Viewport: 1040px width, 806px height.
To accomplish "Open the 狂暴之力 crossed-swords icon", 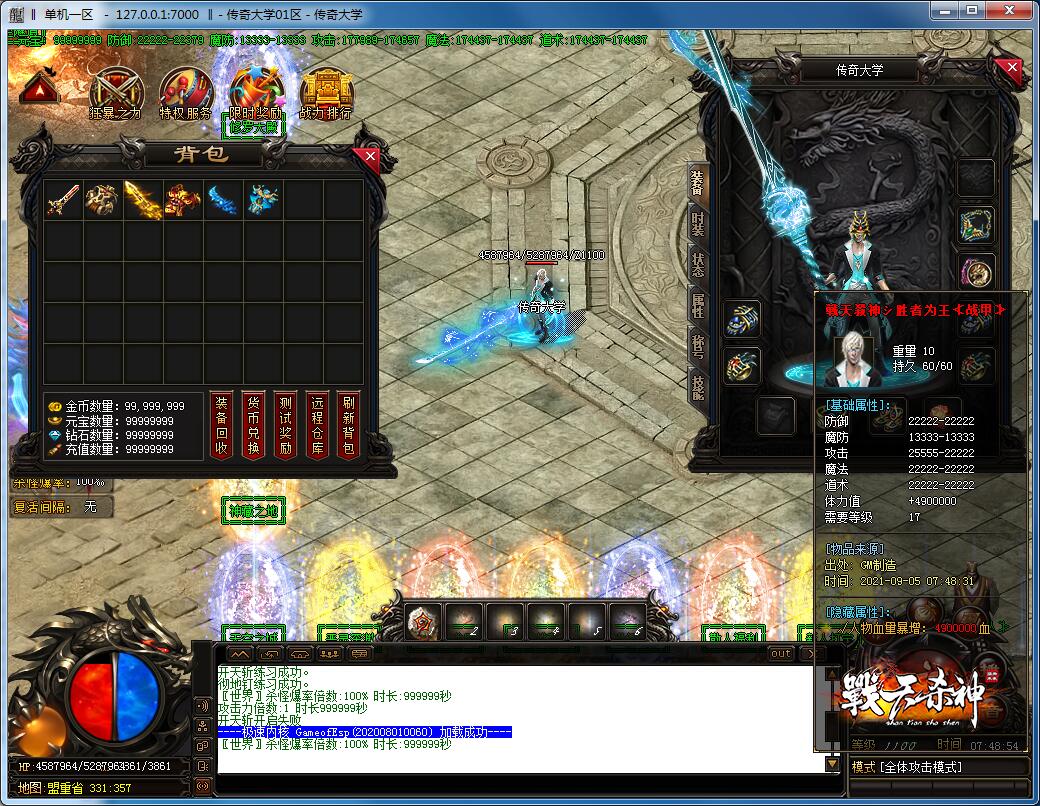I will pos(115,91).
